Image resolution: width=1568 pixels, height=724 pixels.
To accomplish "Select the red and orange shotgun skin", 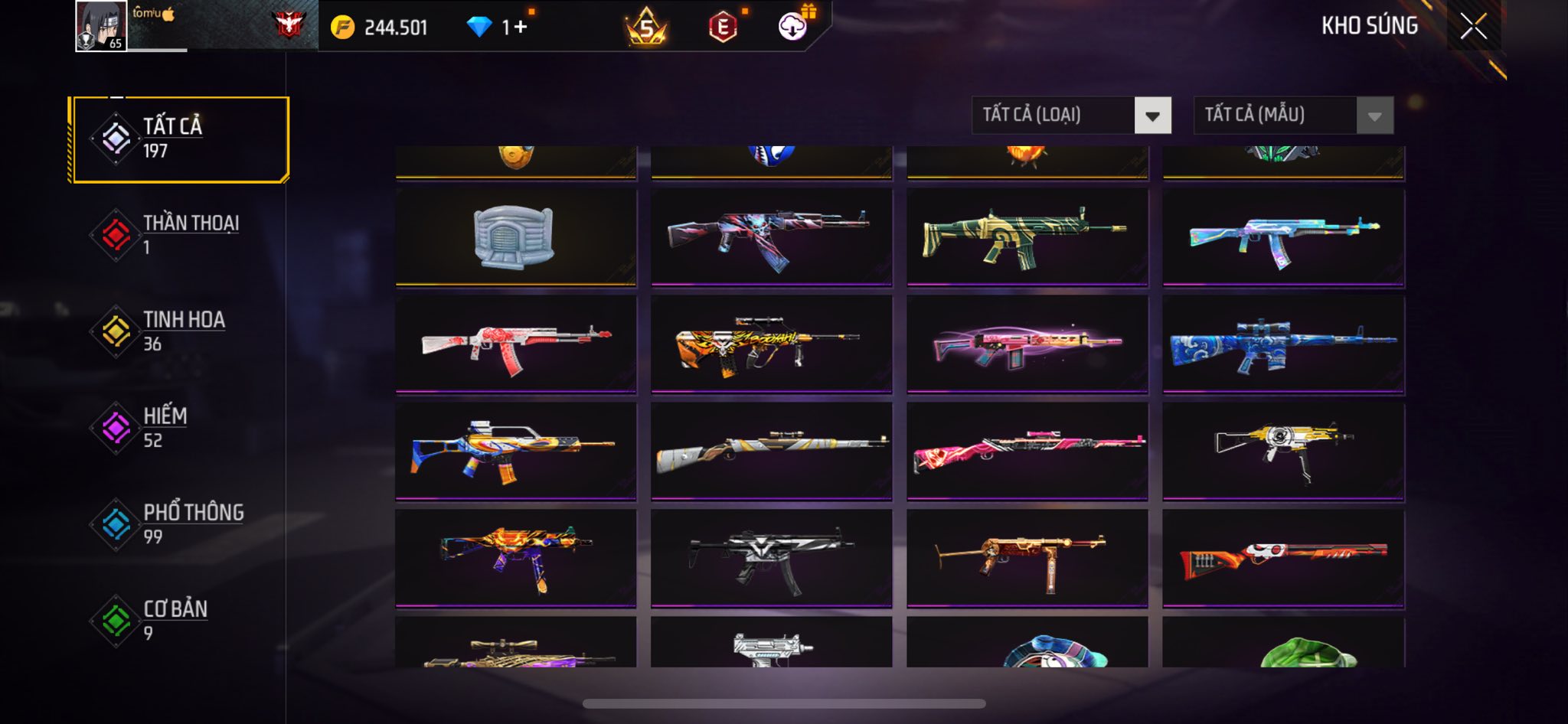I will [x=1283, y=558].
